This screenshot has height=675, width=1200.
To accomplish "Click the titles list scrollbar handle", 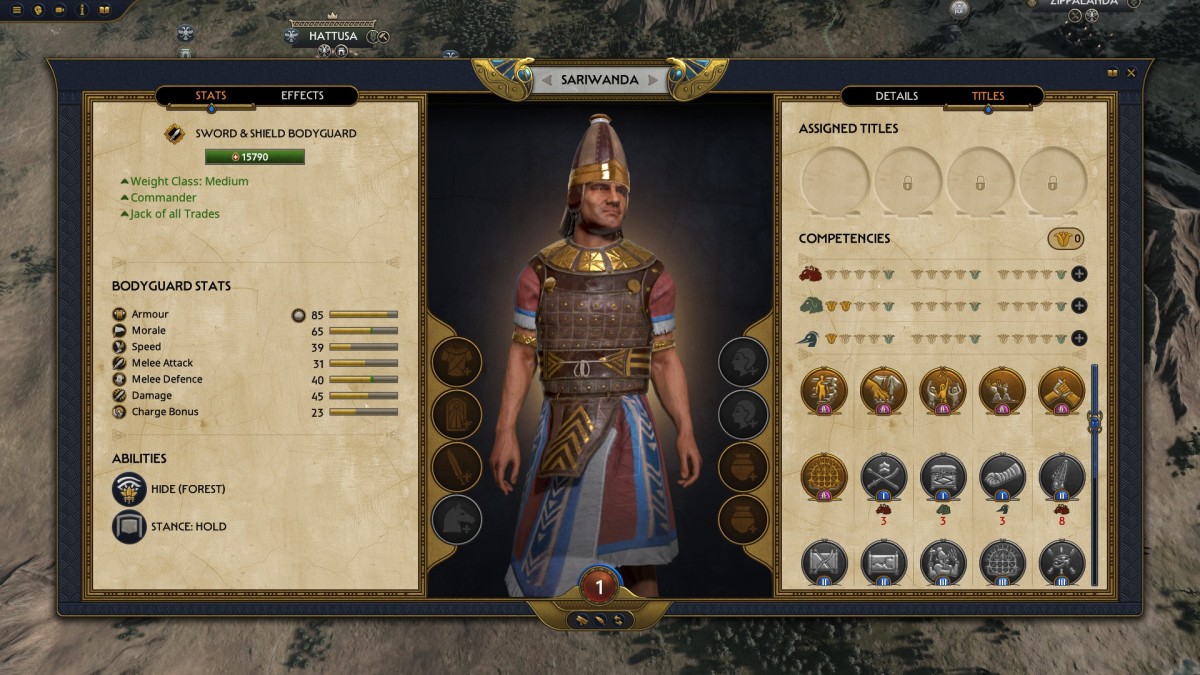I will click(1094, 422).
